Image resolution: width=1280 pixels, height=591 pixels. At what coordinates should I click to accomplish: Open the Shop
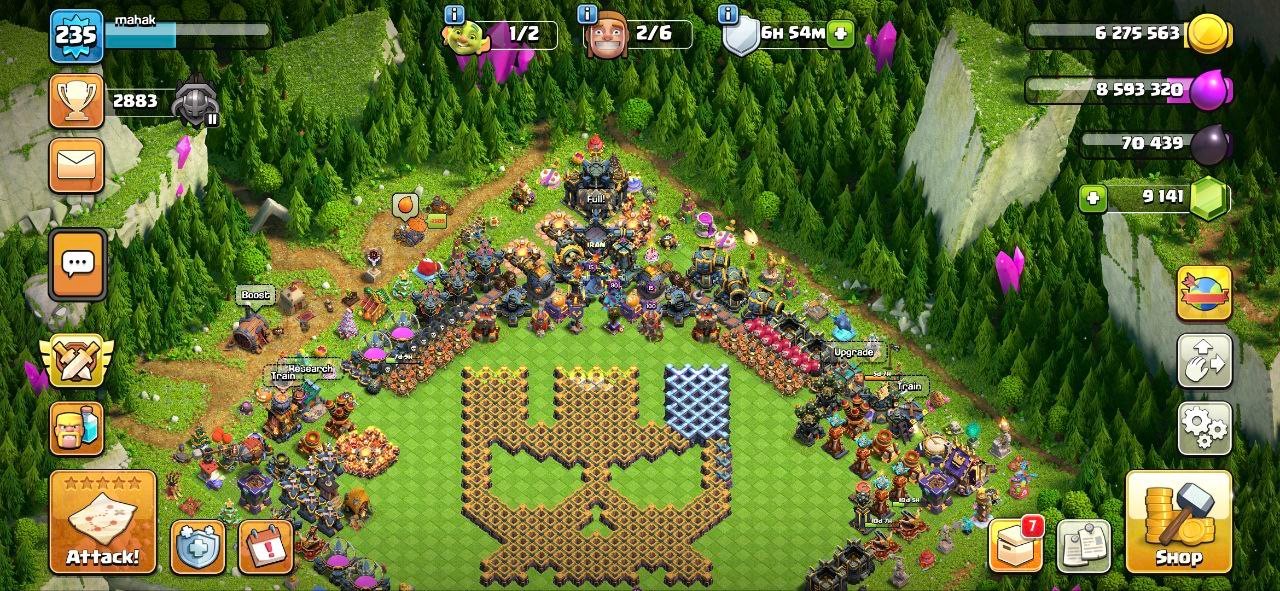(1178, 522)
